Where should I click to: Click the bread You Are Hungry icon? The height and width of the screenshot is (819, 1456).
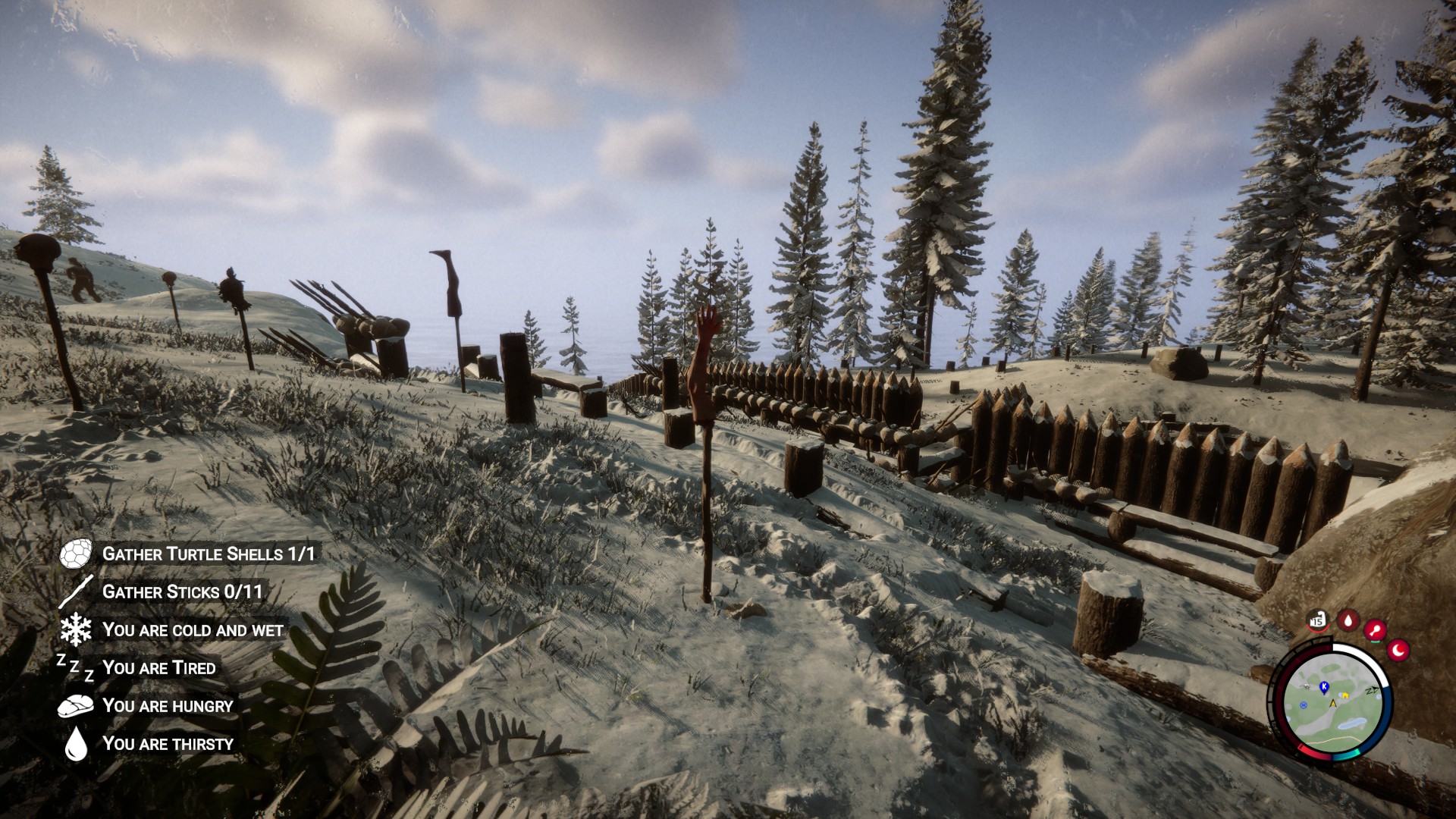[76, 706]
